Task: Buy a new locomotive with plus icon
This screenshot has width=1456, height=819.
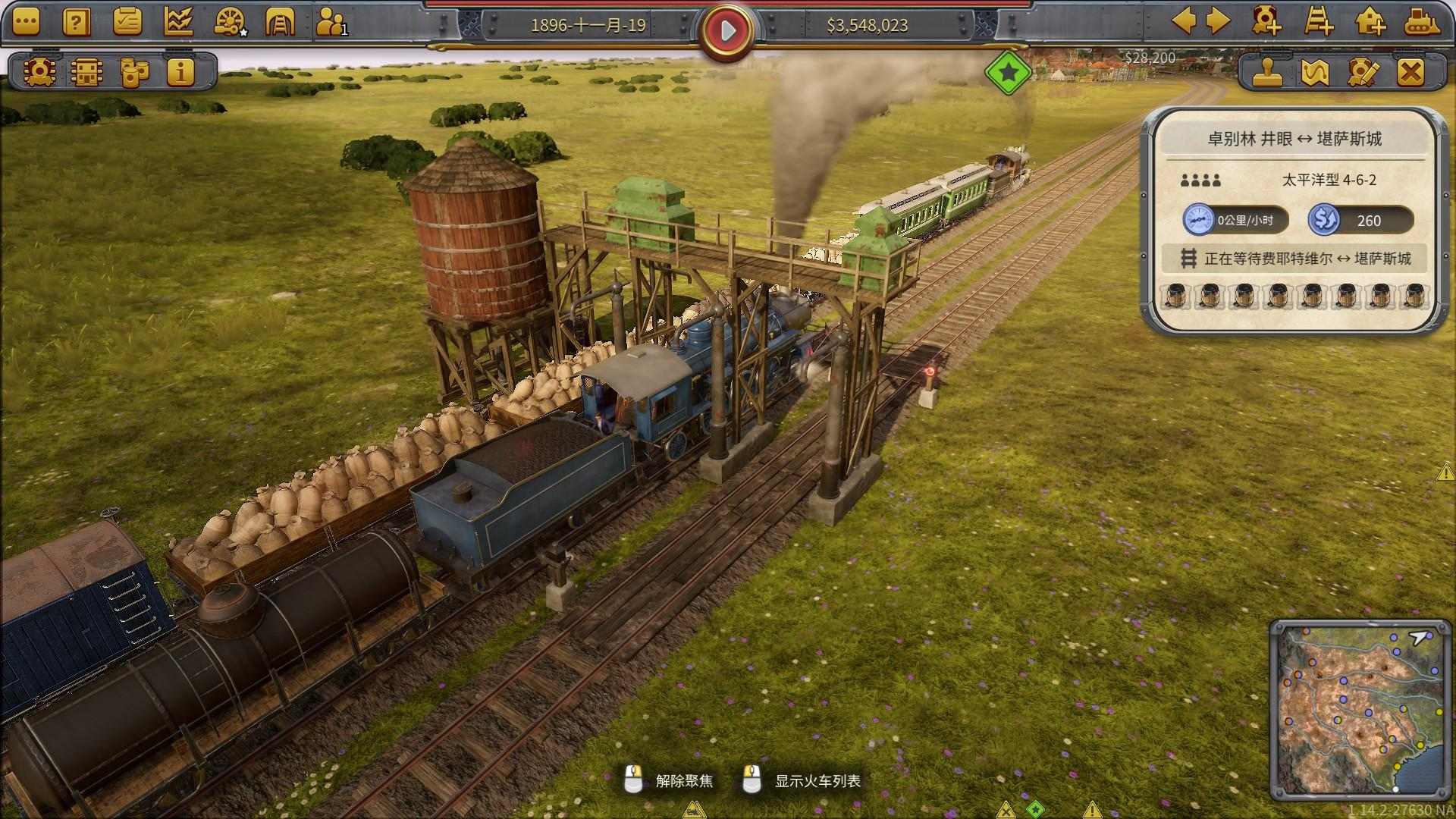Action: 1267,21
